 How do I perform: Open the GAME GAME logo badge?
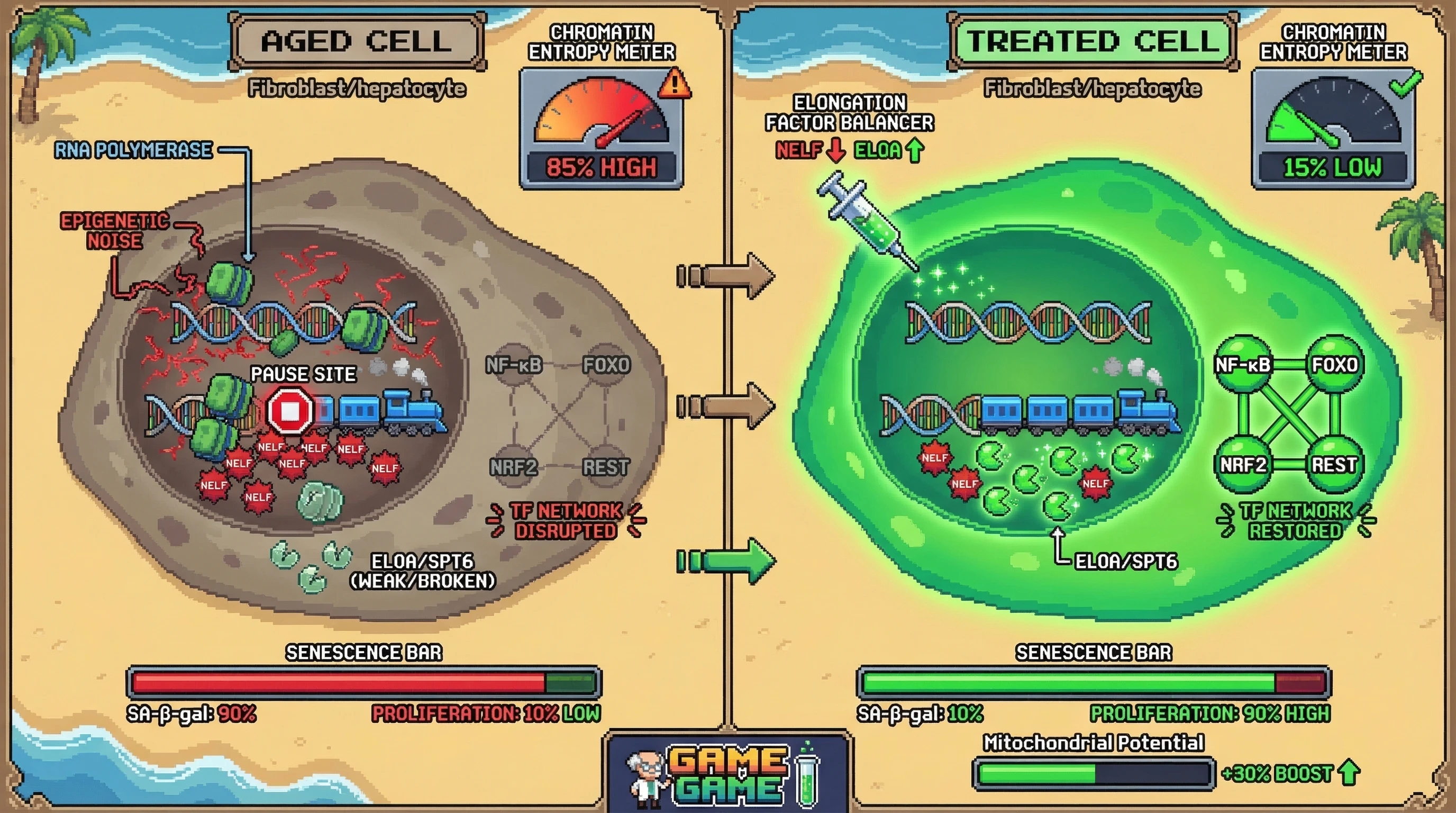pos(727,774)
